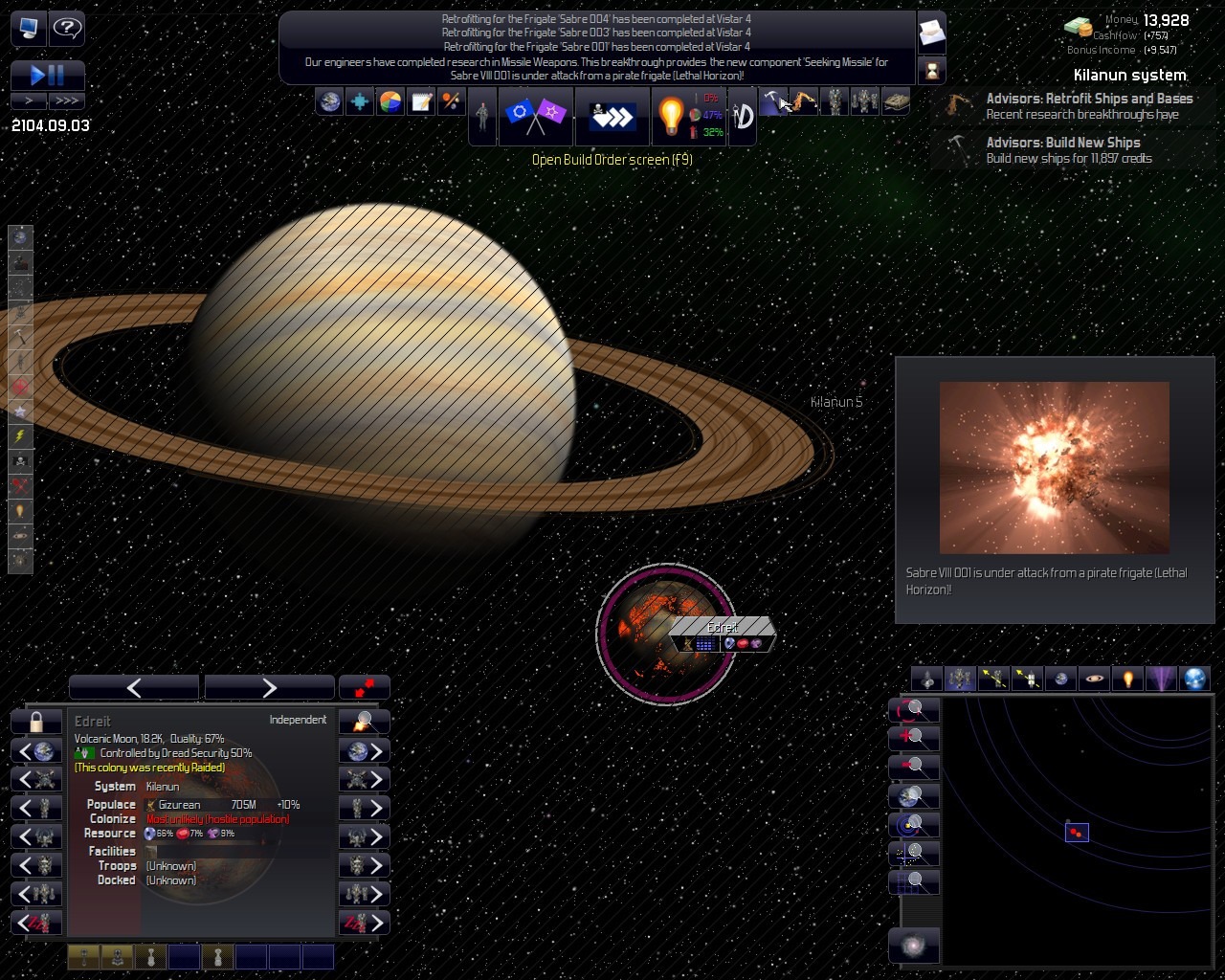
Task: Toggle the play/pause game speed button
Action: click(48, 75)
